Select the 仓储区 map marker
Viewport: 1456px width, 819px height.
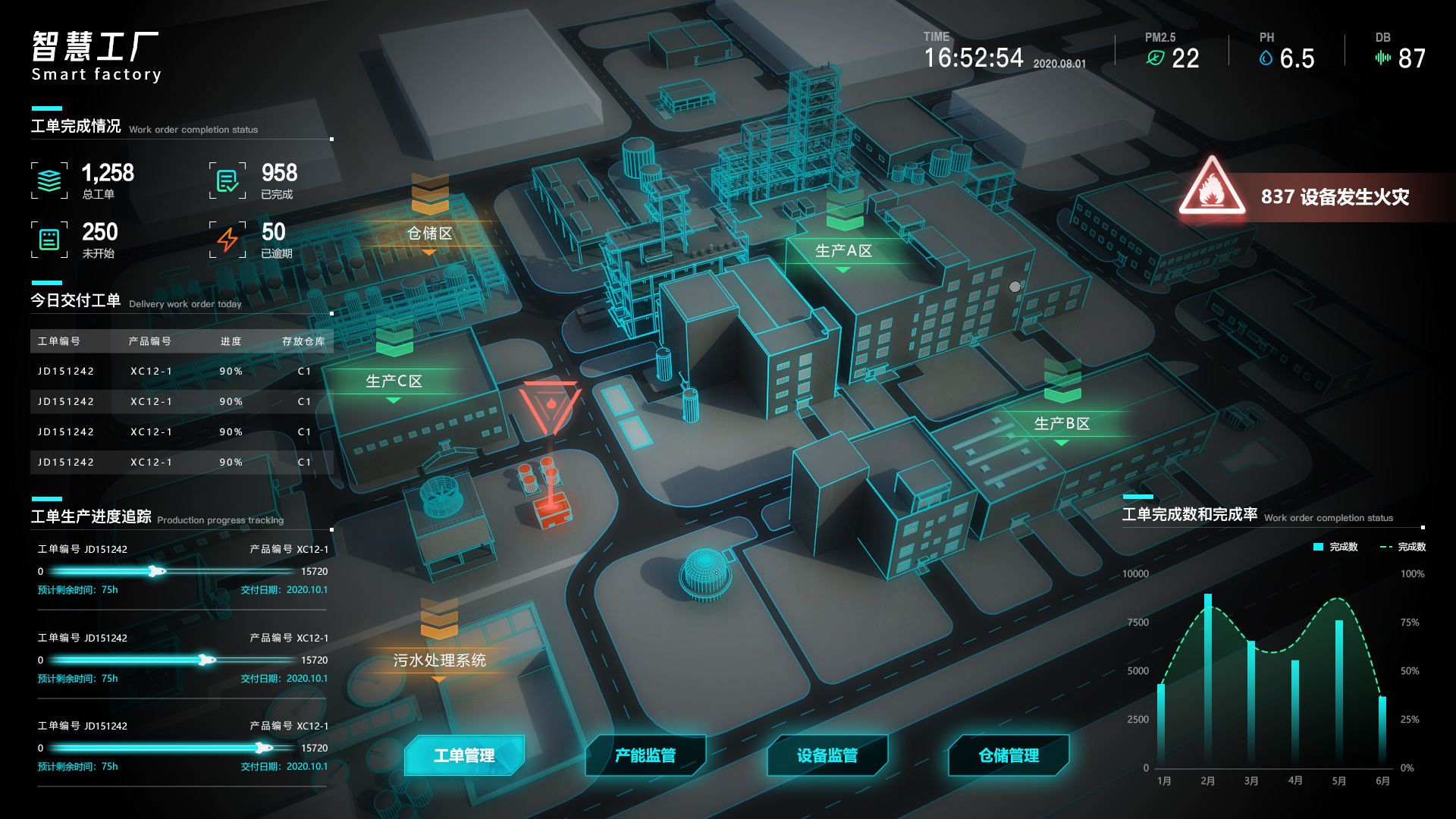pos(429,233)
